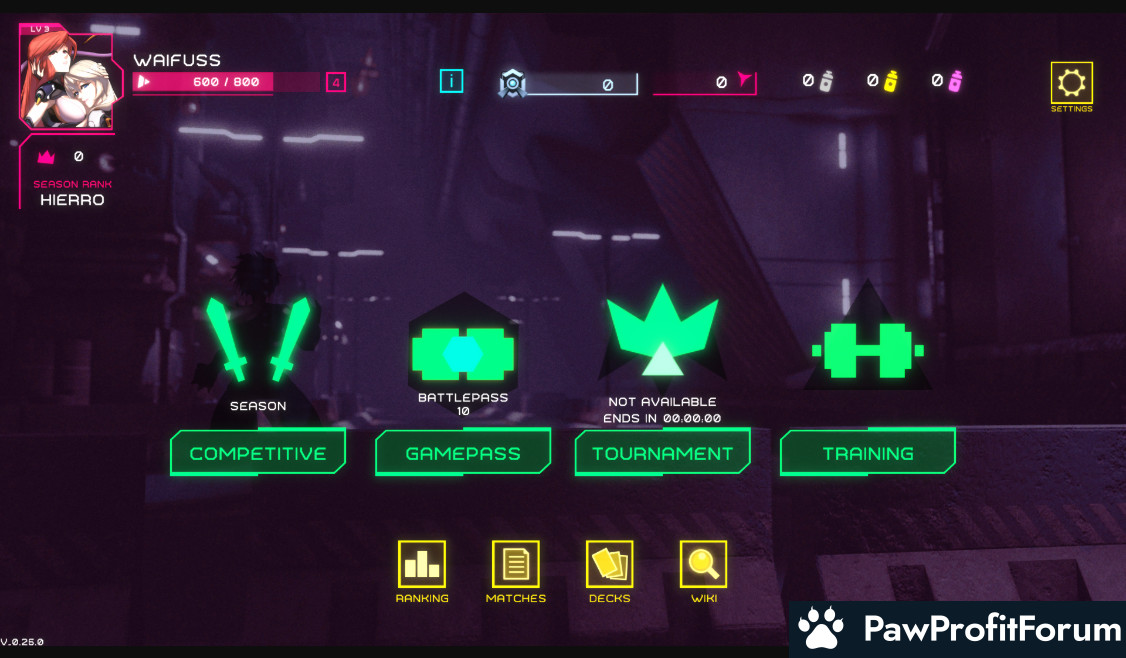Click the blue info icon
The height and width of the screenshot is (658, 1126).
coord(451,81)
